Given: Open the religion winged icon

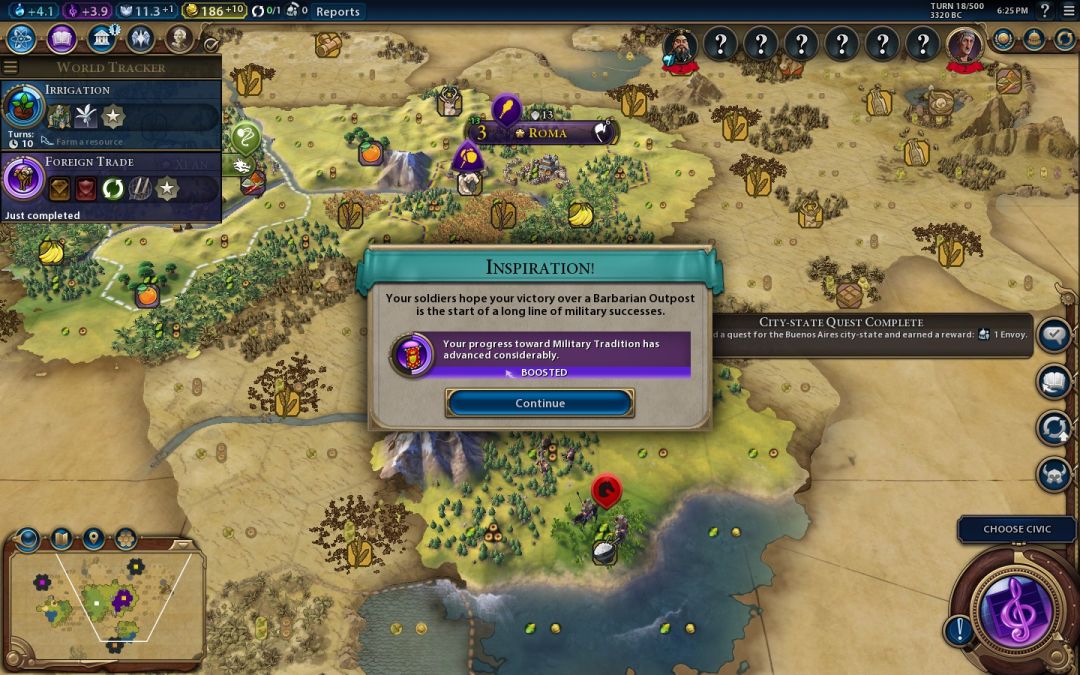Looking at the screenshot, I should click(140, 39).
